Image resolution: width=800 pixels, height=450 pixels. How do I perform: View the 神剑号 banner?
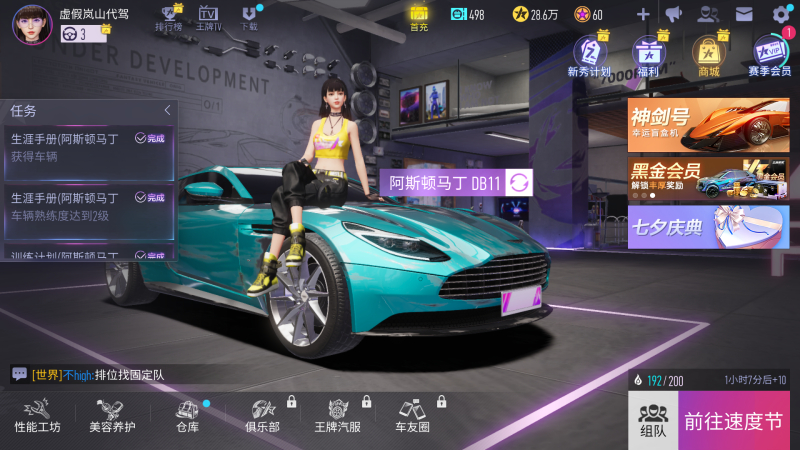pyautogui.click(x=708, y=124)
